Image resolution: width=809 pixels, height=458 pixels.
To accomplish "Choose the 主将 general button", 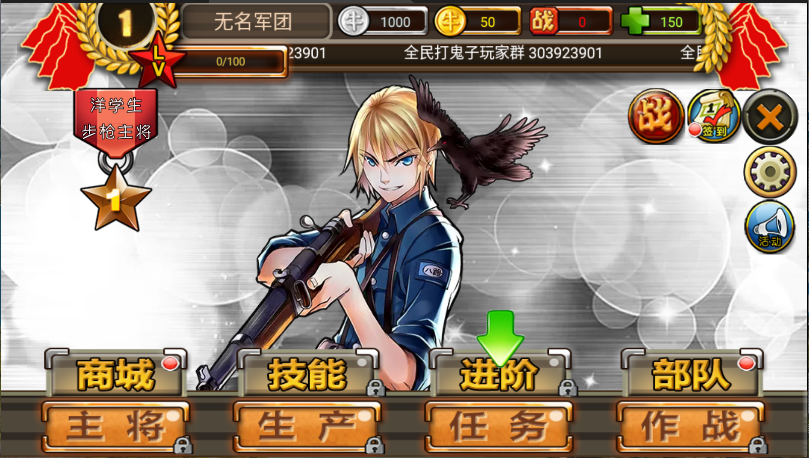I will (x=116, y=427).
